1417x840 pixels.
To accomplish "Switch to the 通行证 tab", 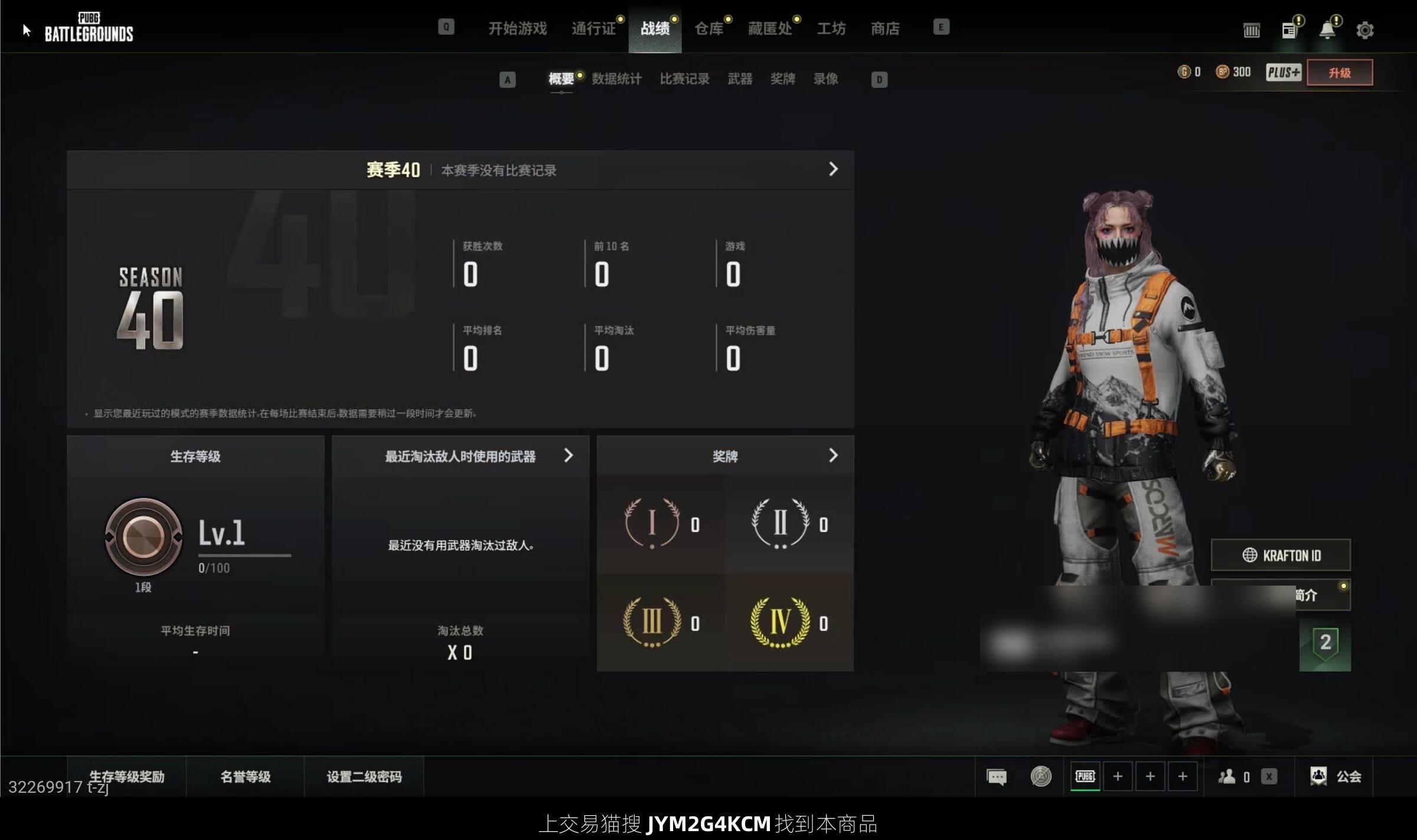I will click(x=593, y=28).
